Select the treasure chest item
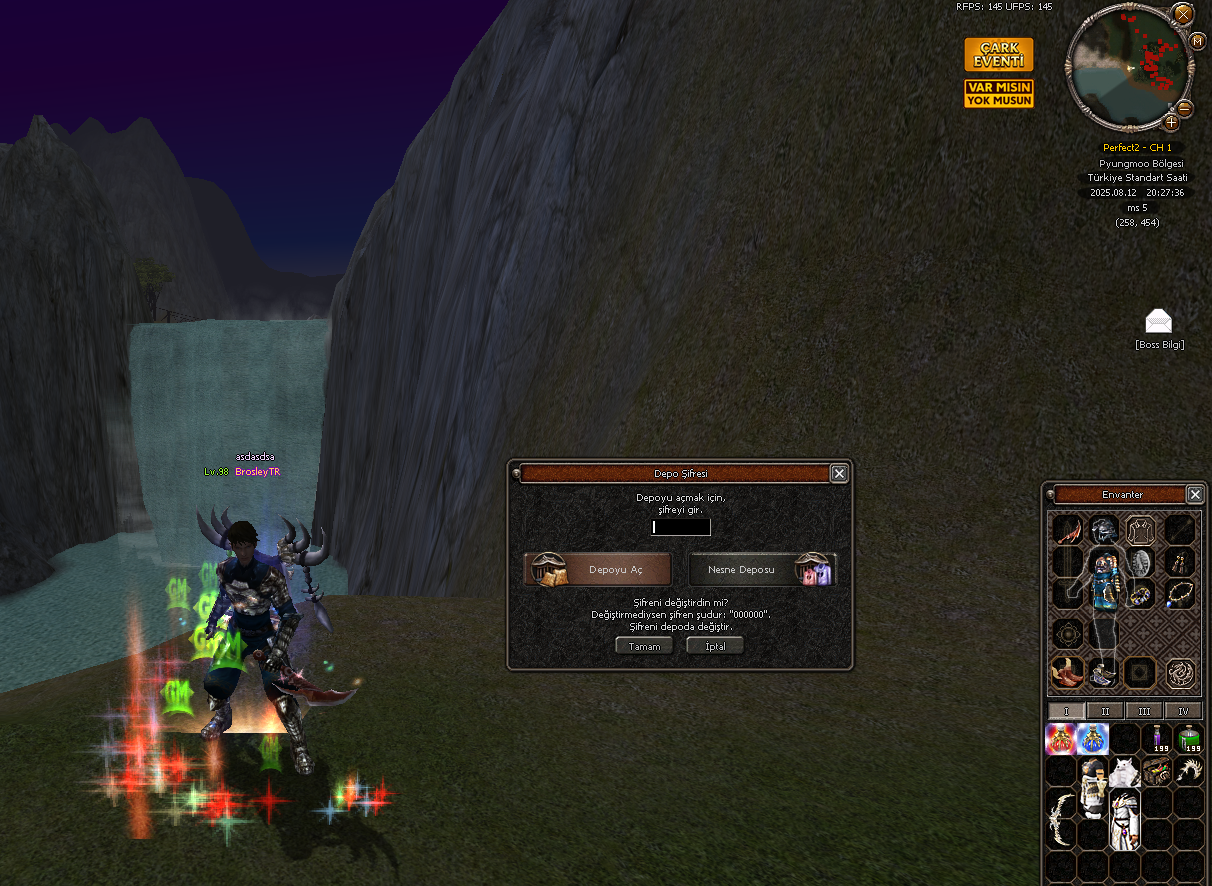Screen dimensions: 1212x886 pyautogui.click(x=1157, y=771)
